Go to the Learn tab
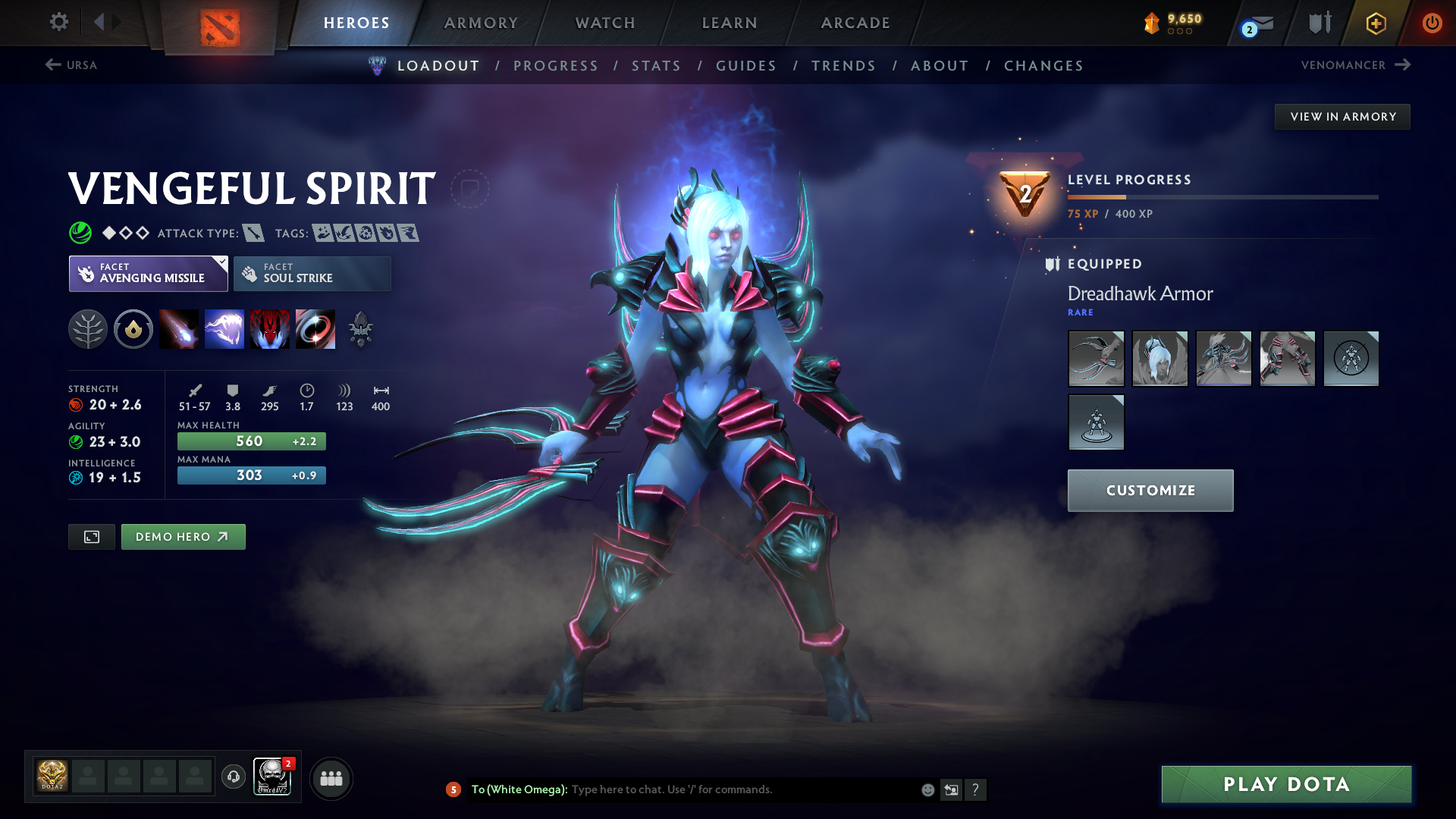This screenshot has width=1456, height=819. [730, 23]
